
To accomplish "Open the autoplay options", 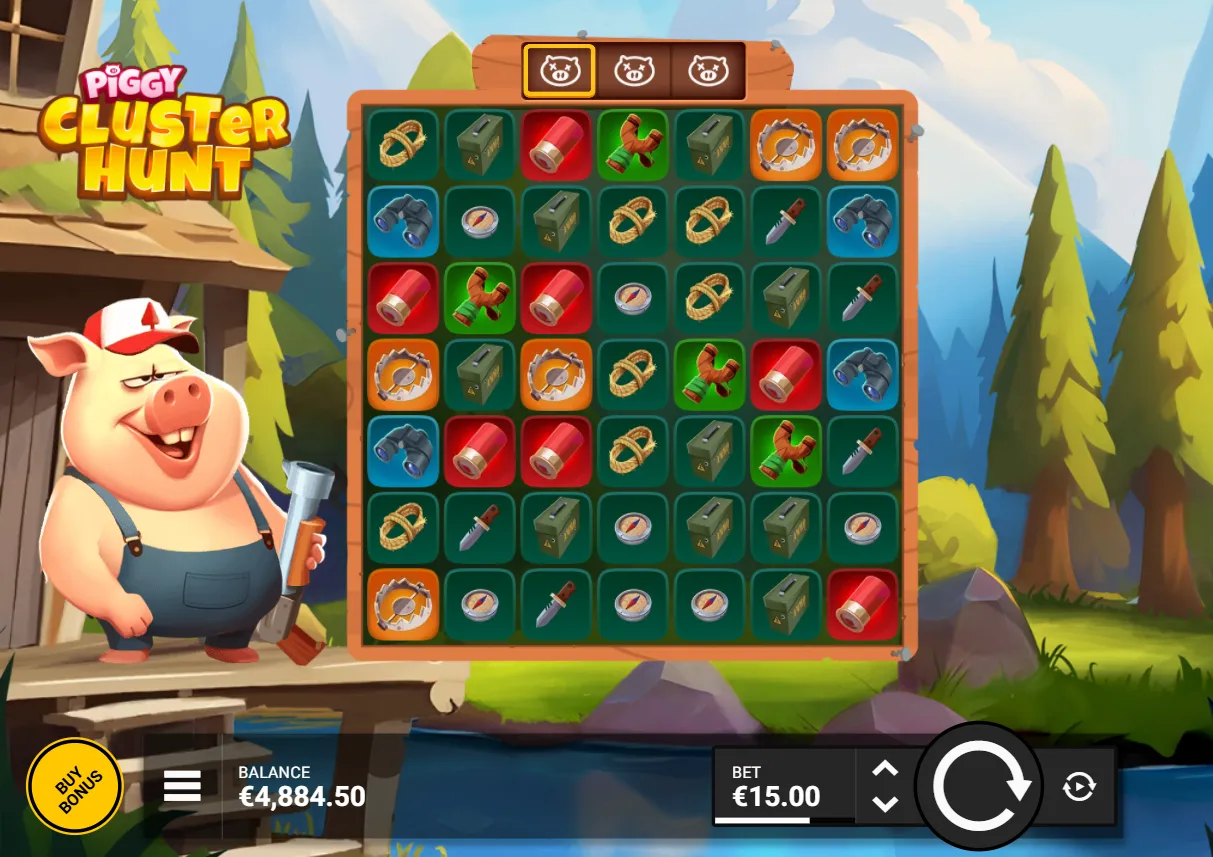I will coord(1079,787).
